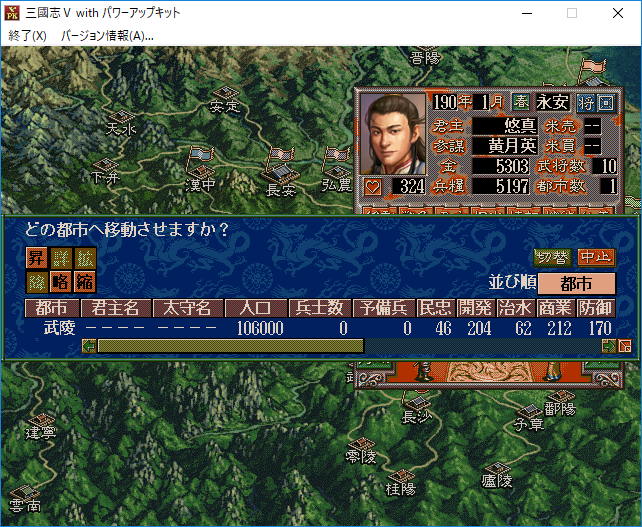The height and width of the screenshot is (527, 642).
Task: Sort by the 兵士数 column header
Action: tap(319, 308)
